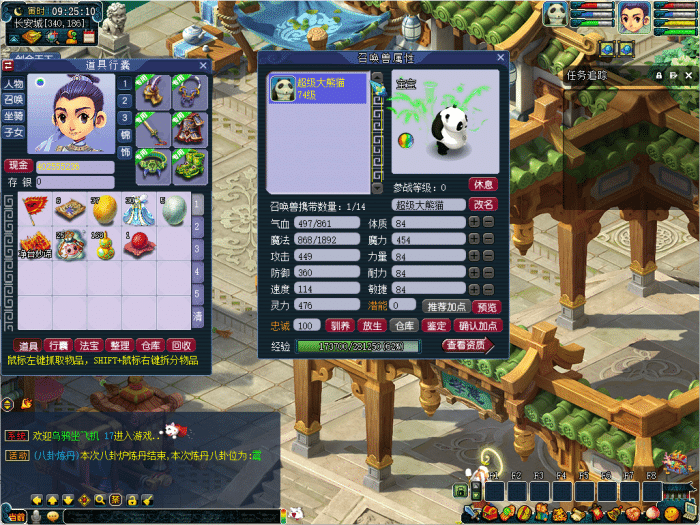Switch to the 召唤 tab in inventory
The width and height of the screenshot is (700, 525).
click(14, 100)
